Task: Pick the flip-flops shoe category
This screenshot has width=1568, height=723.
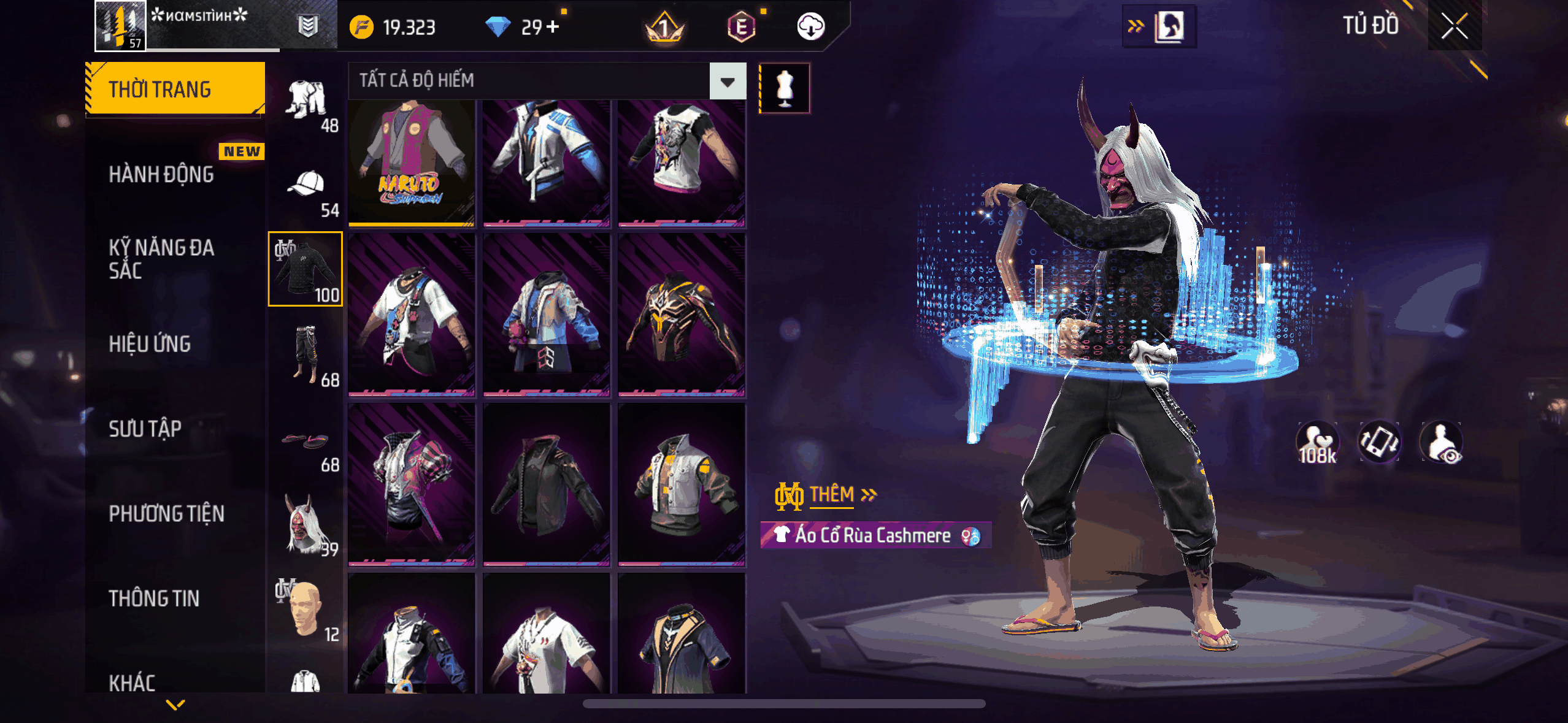Action: [x=306, y=440]
